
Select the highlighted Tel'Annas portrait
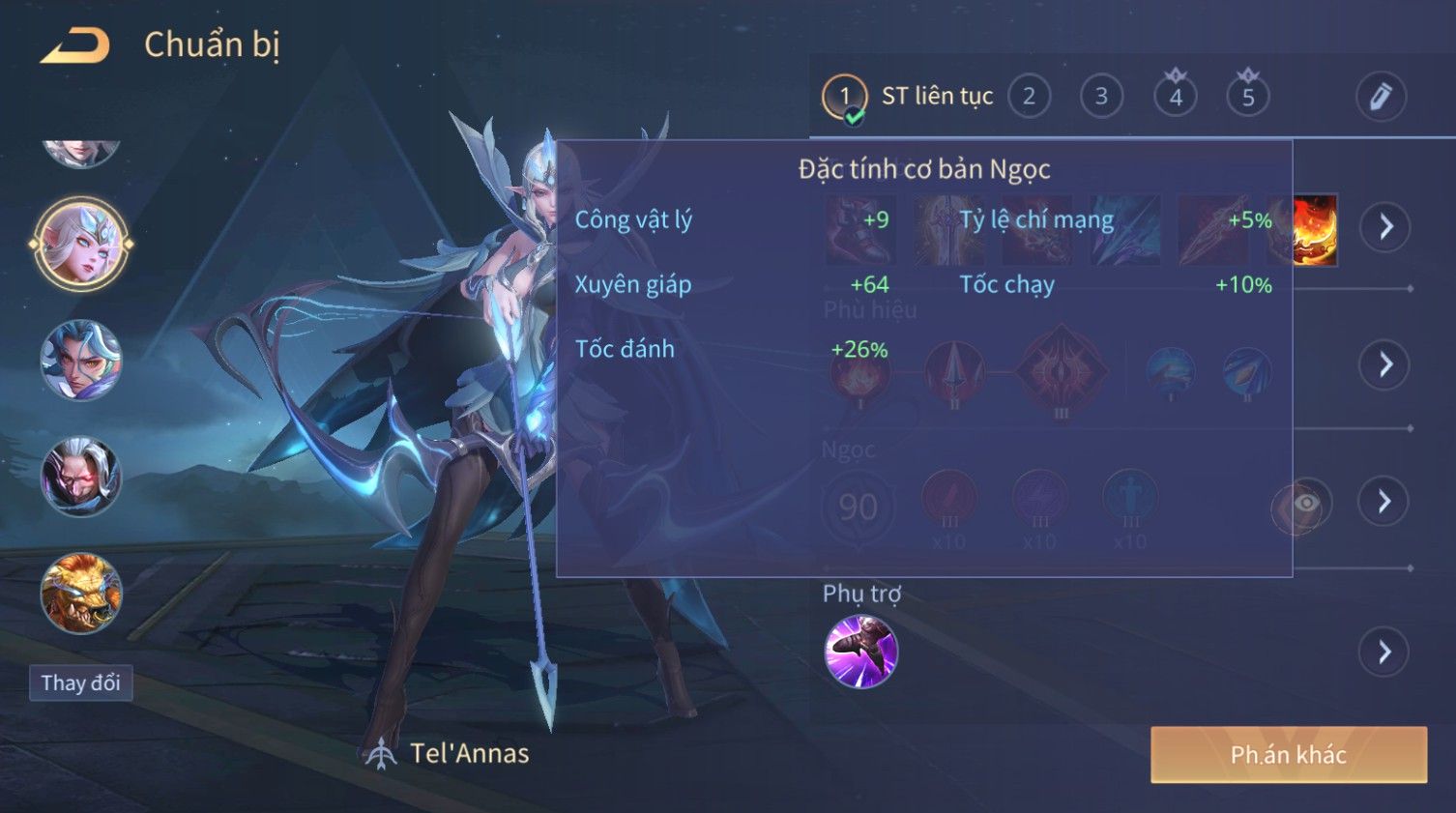81,246
